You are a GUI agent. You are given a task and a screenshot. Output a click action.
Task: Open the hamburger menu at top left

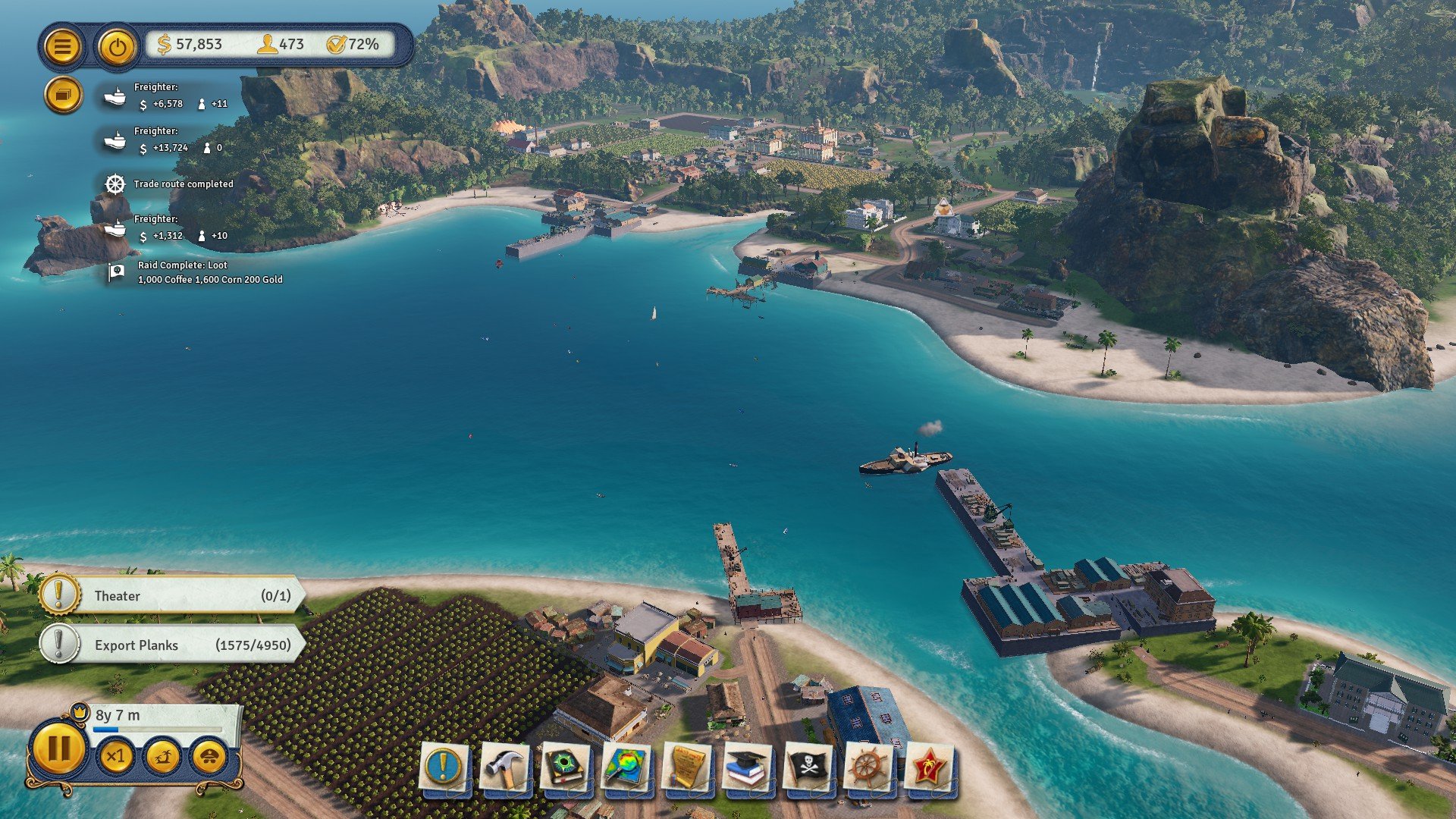[64, 45]
